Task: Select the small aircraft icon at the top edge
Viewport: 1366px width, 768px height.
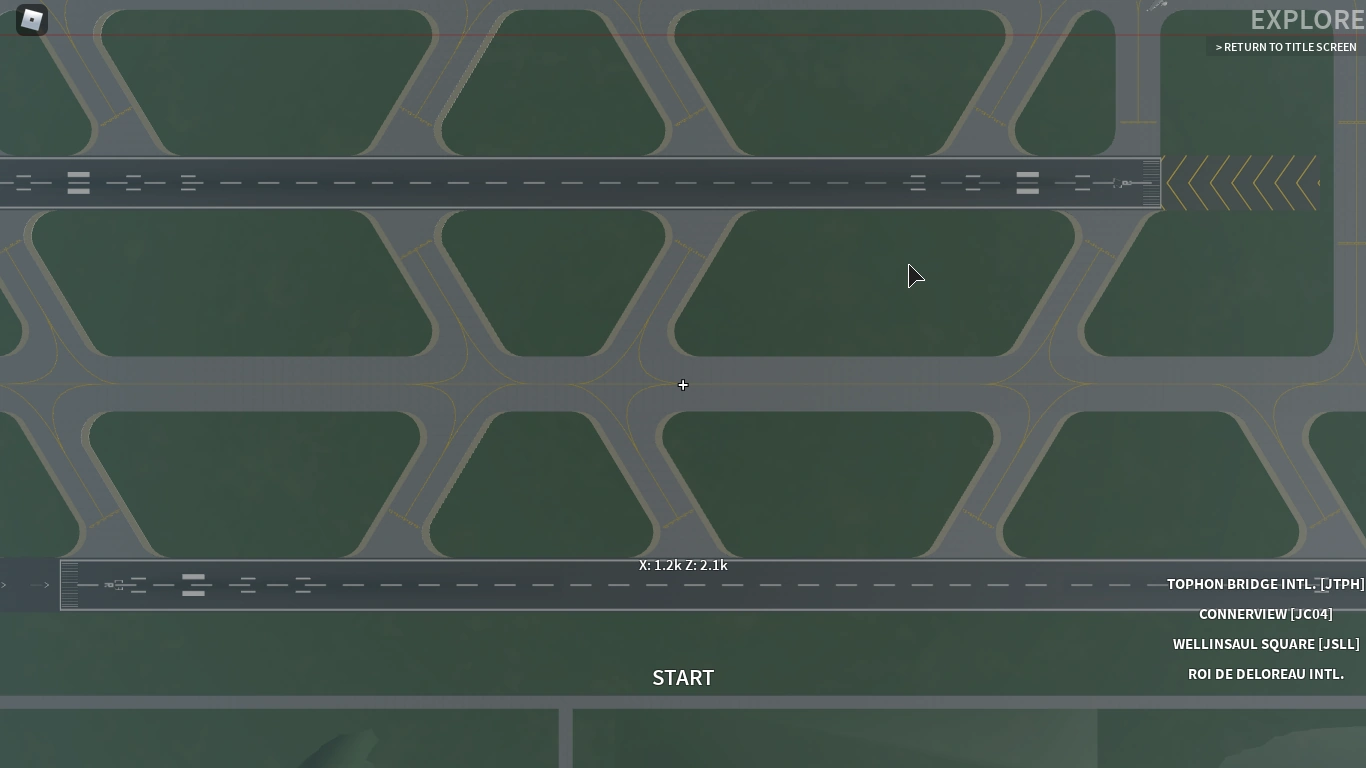Action: (x=1156, y=6)
